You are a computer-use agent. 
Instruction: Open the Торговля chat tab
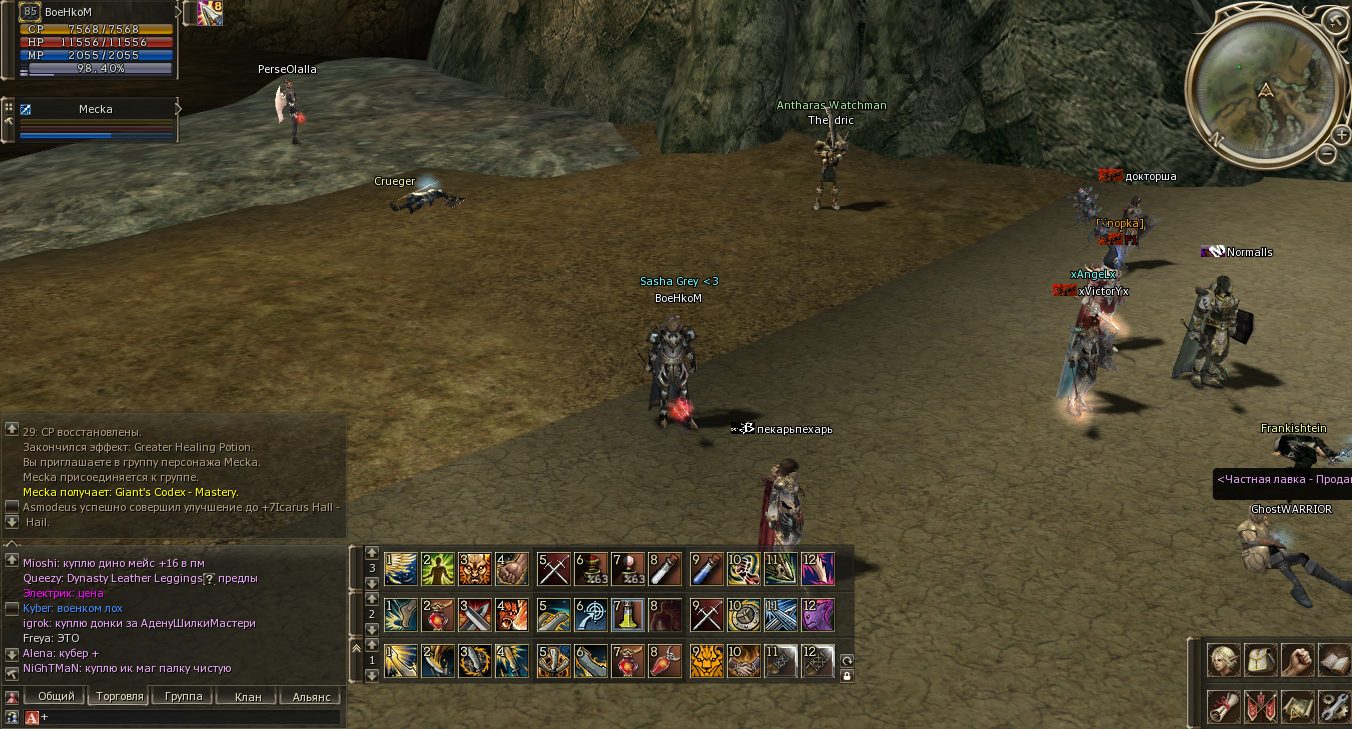pyautogui.click(x=120, y=696)
